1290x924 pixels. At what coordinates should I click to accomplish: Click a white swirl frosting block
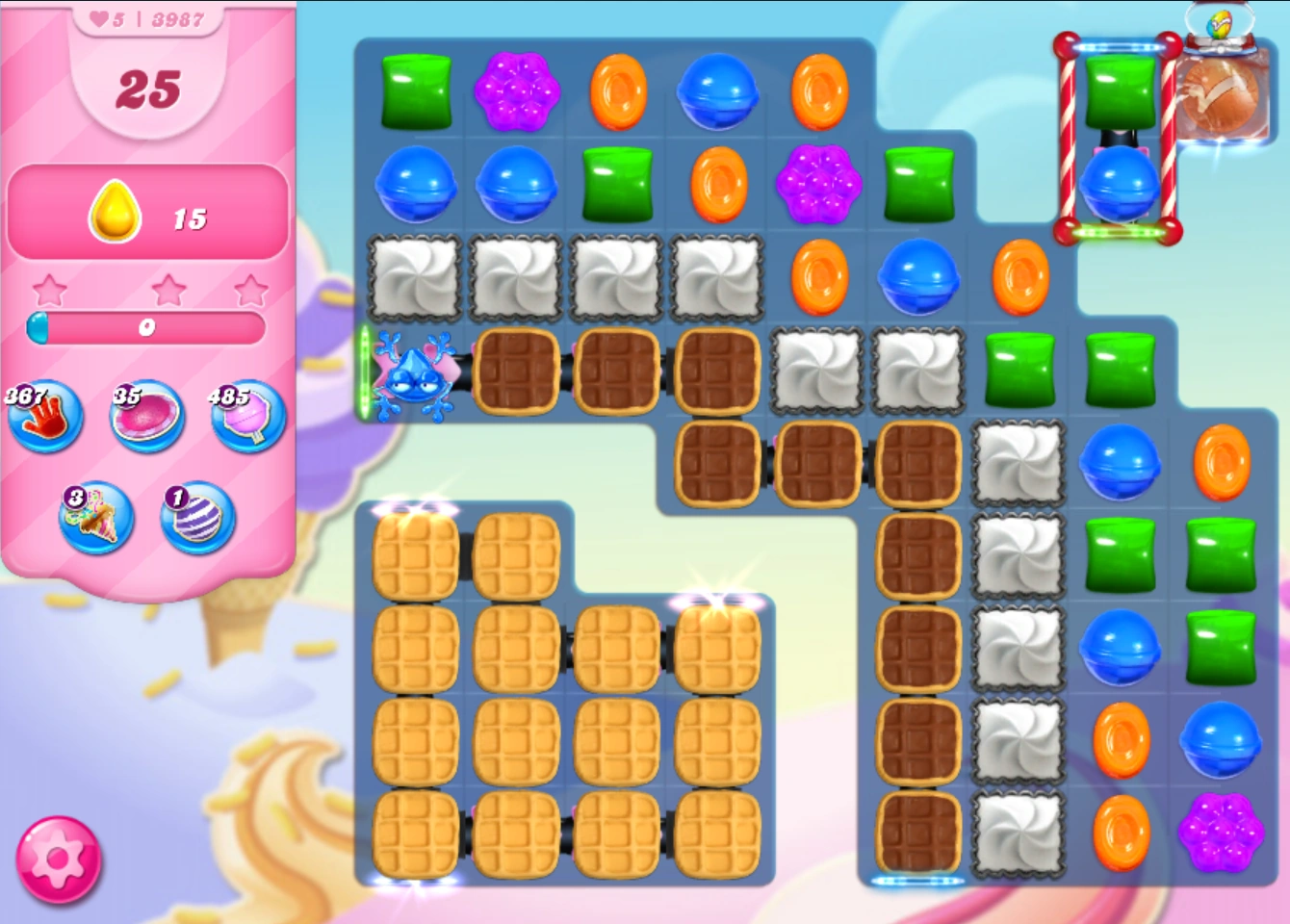(x=417, y=279)
